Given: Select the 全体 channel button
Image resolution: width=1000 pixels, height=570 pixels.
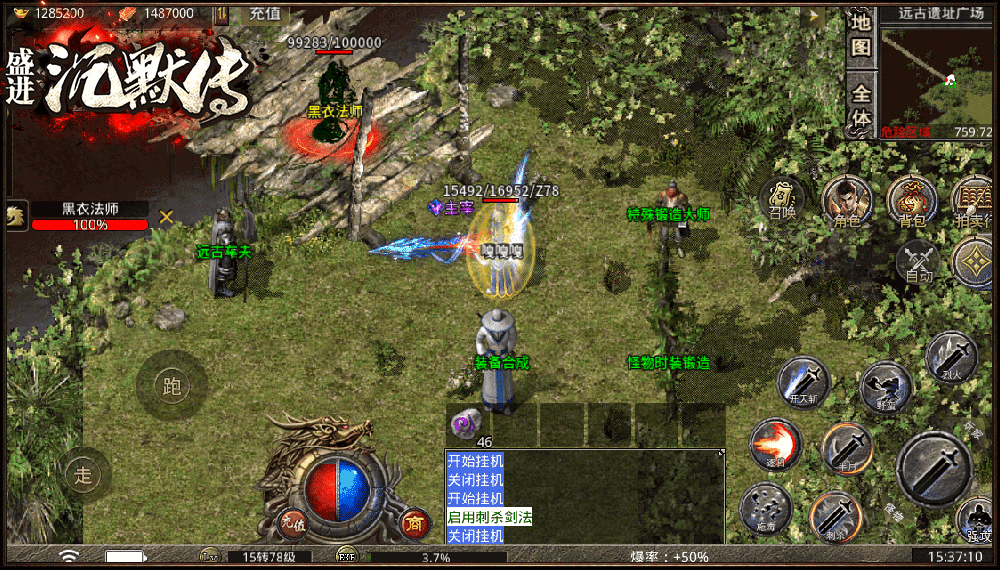Looking at the screenshot, I should pyautogui.click(x=861, y=106).
